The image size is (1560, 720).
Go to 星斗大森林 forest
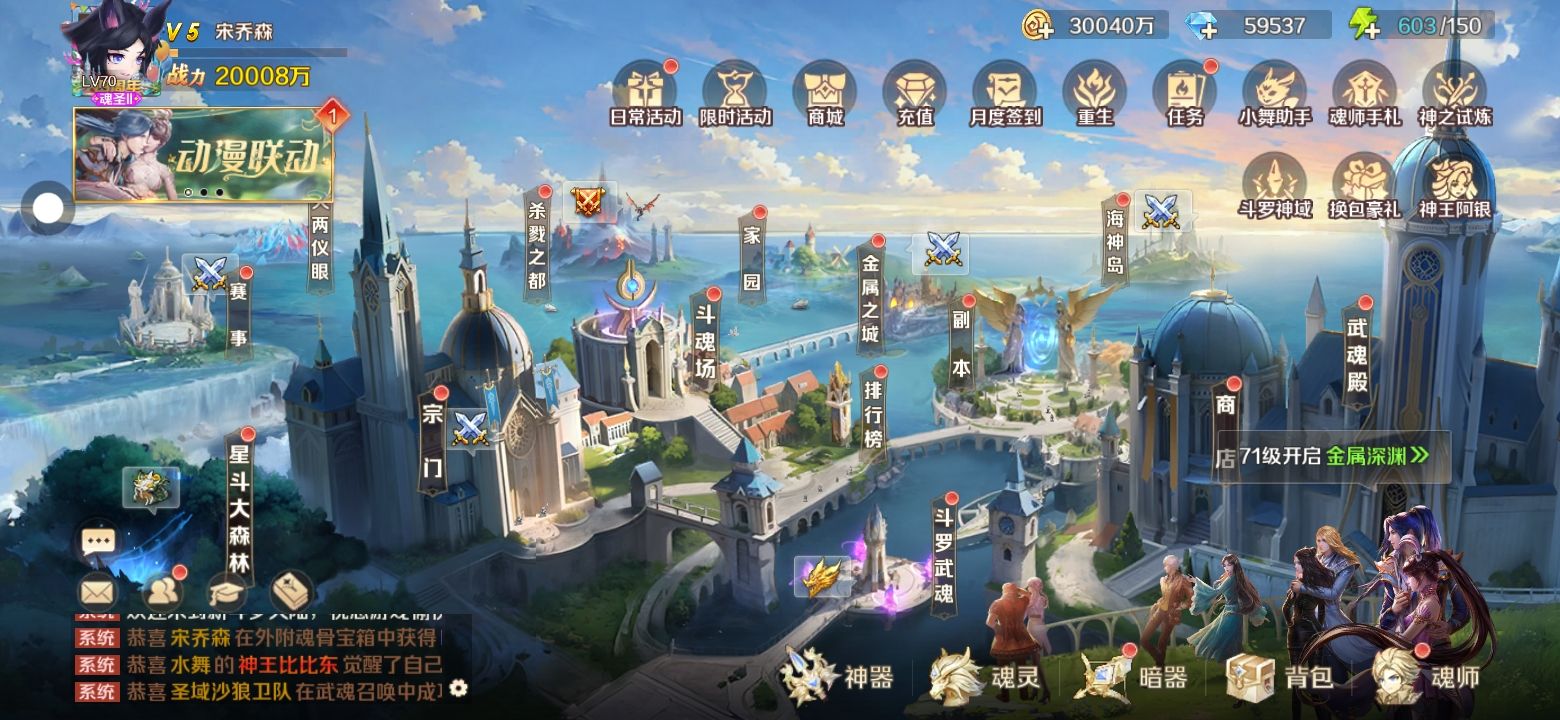pos(240,510)
